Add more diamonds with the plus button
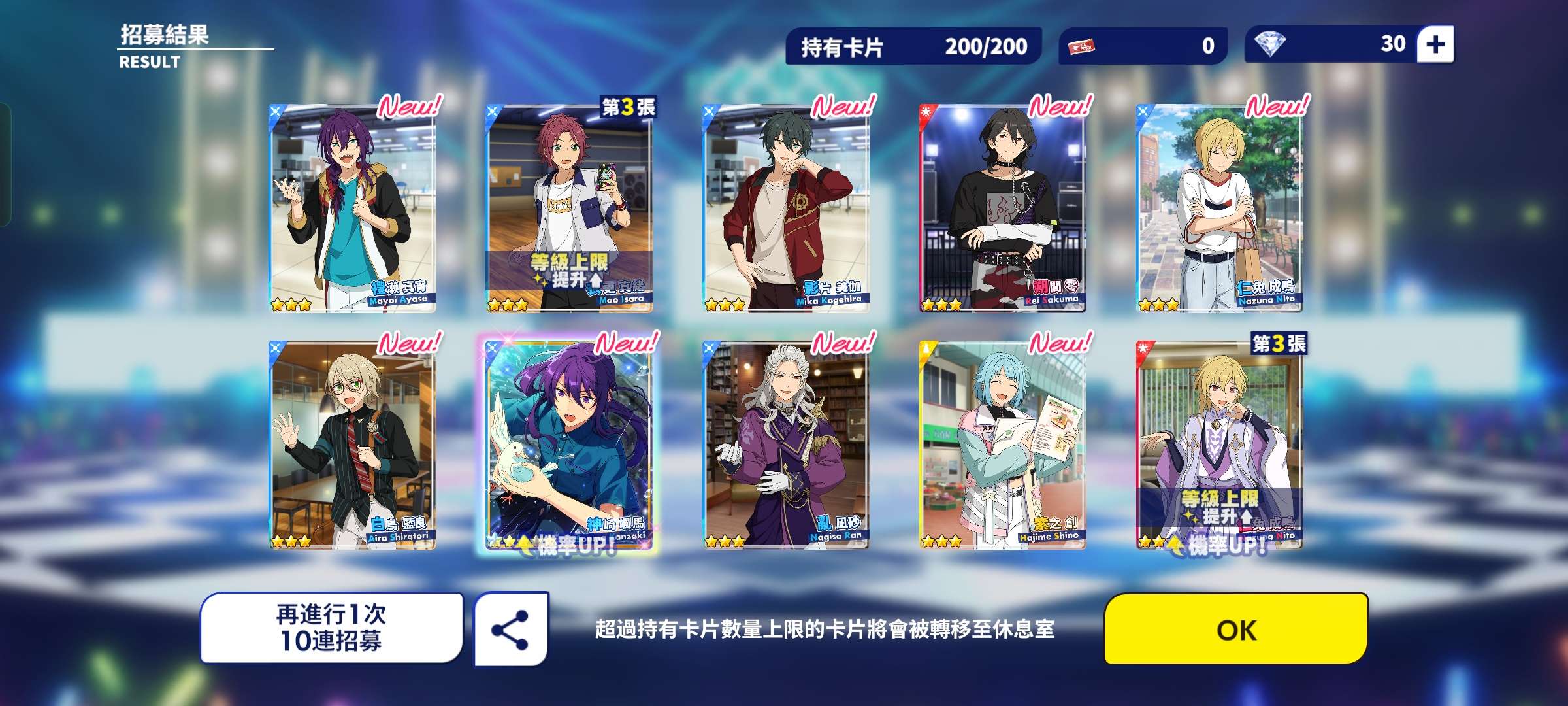The width and height of the screenshot is (1568, 706). 1435,44
